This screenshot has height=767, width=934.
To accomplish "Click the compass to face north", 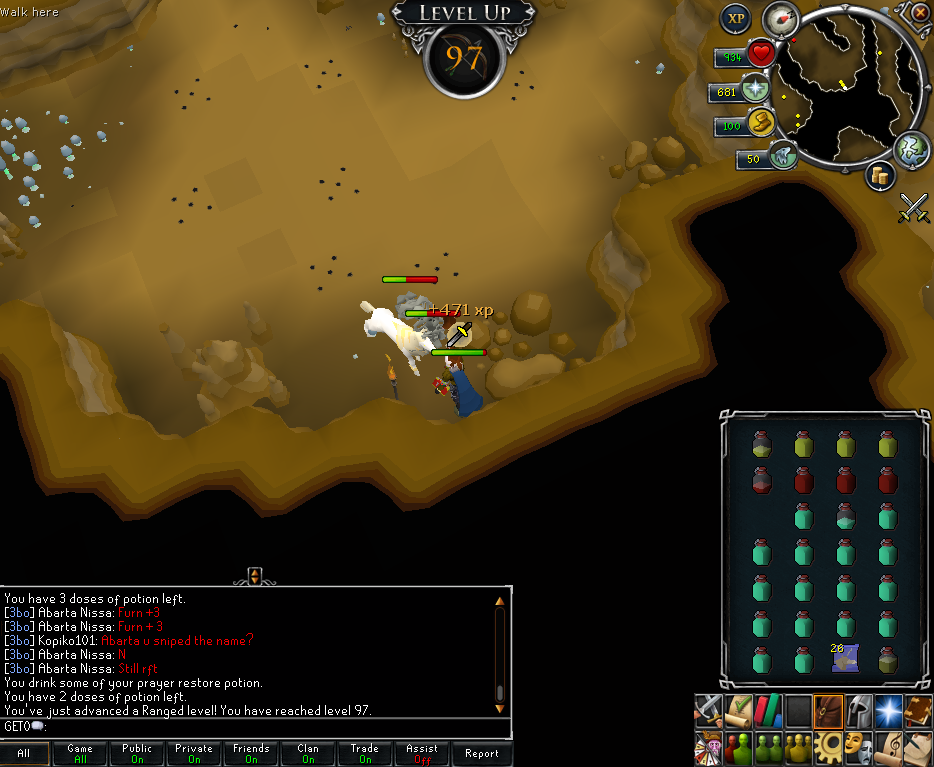I will point(779,19).
